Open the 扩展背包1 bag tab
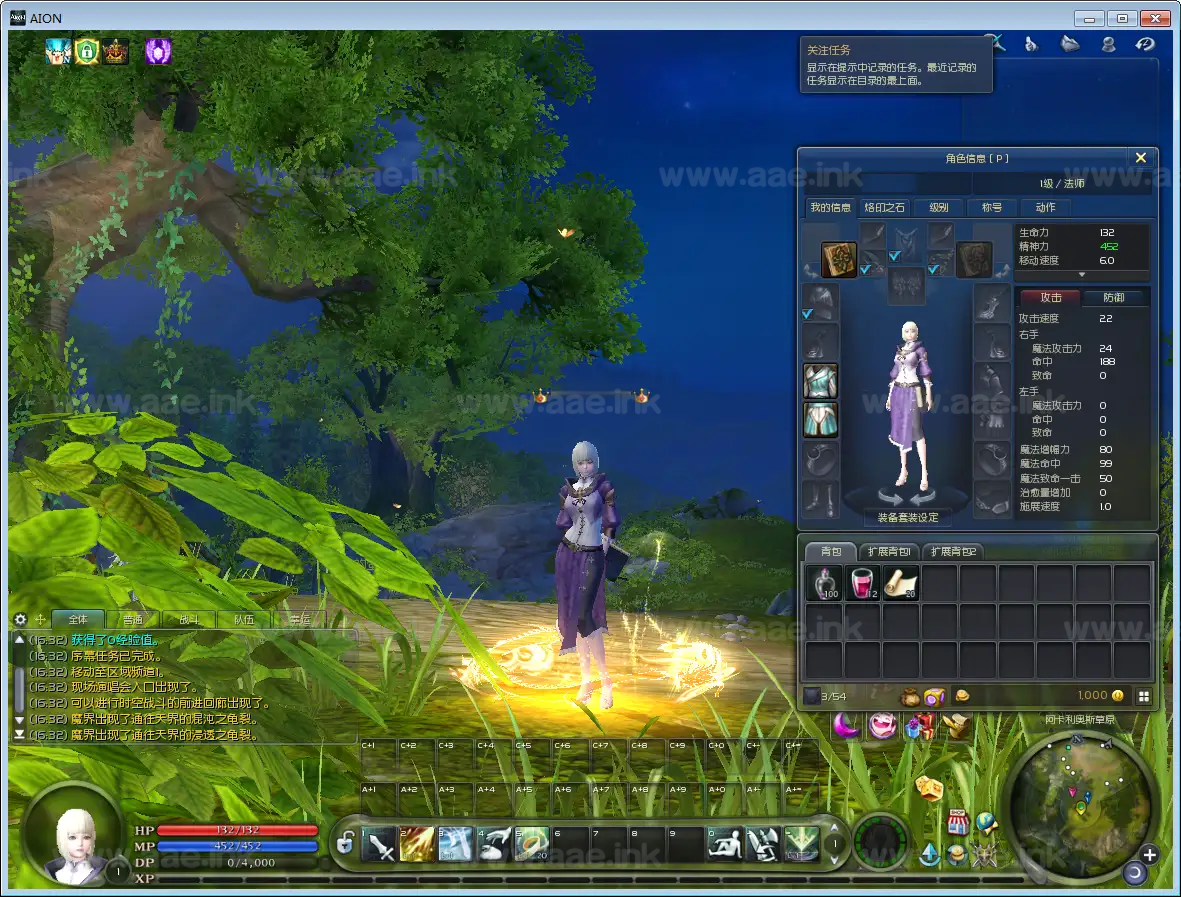 889,552
